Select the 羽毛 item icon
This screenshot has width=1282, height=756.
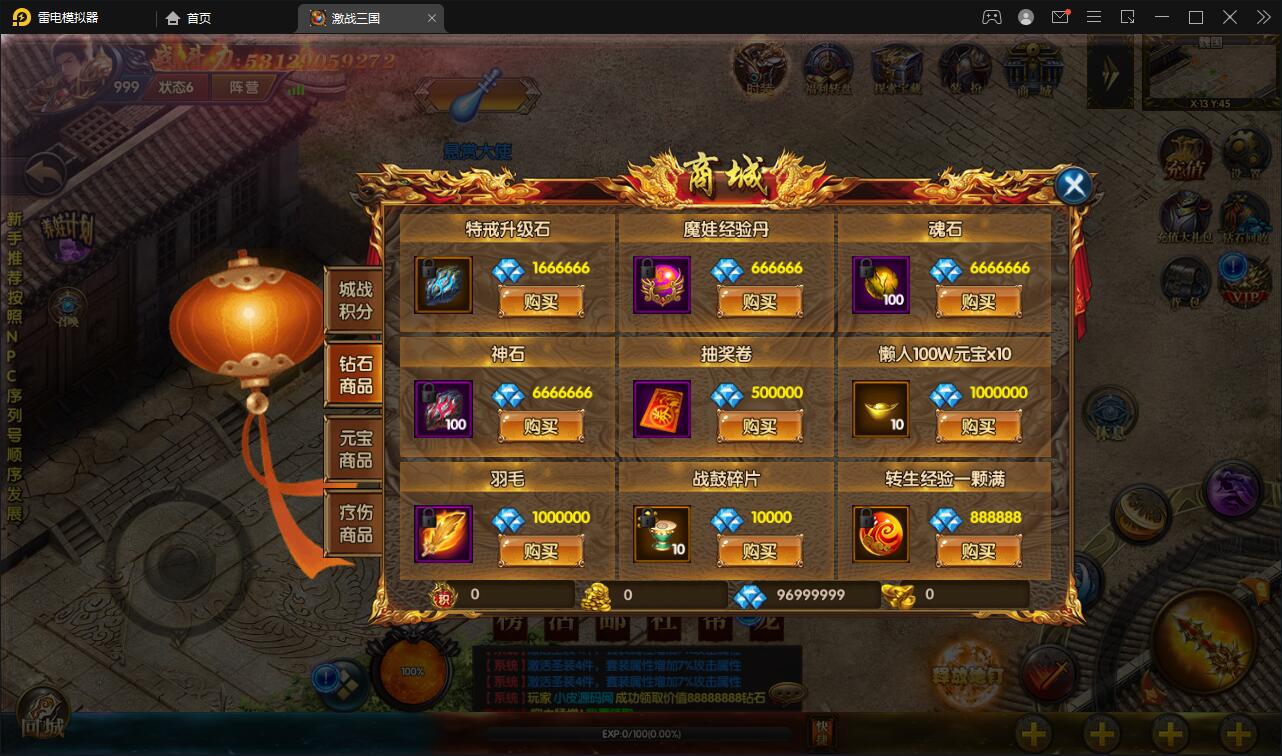tap(443, 534)
